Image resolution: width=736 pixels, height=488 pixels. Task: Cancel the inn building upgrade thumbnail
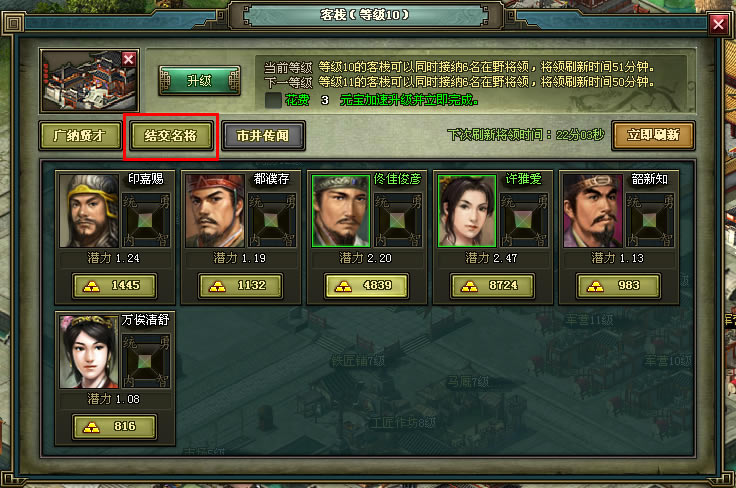(x=128, y=60)
